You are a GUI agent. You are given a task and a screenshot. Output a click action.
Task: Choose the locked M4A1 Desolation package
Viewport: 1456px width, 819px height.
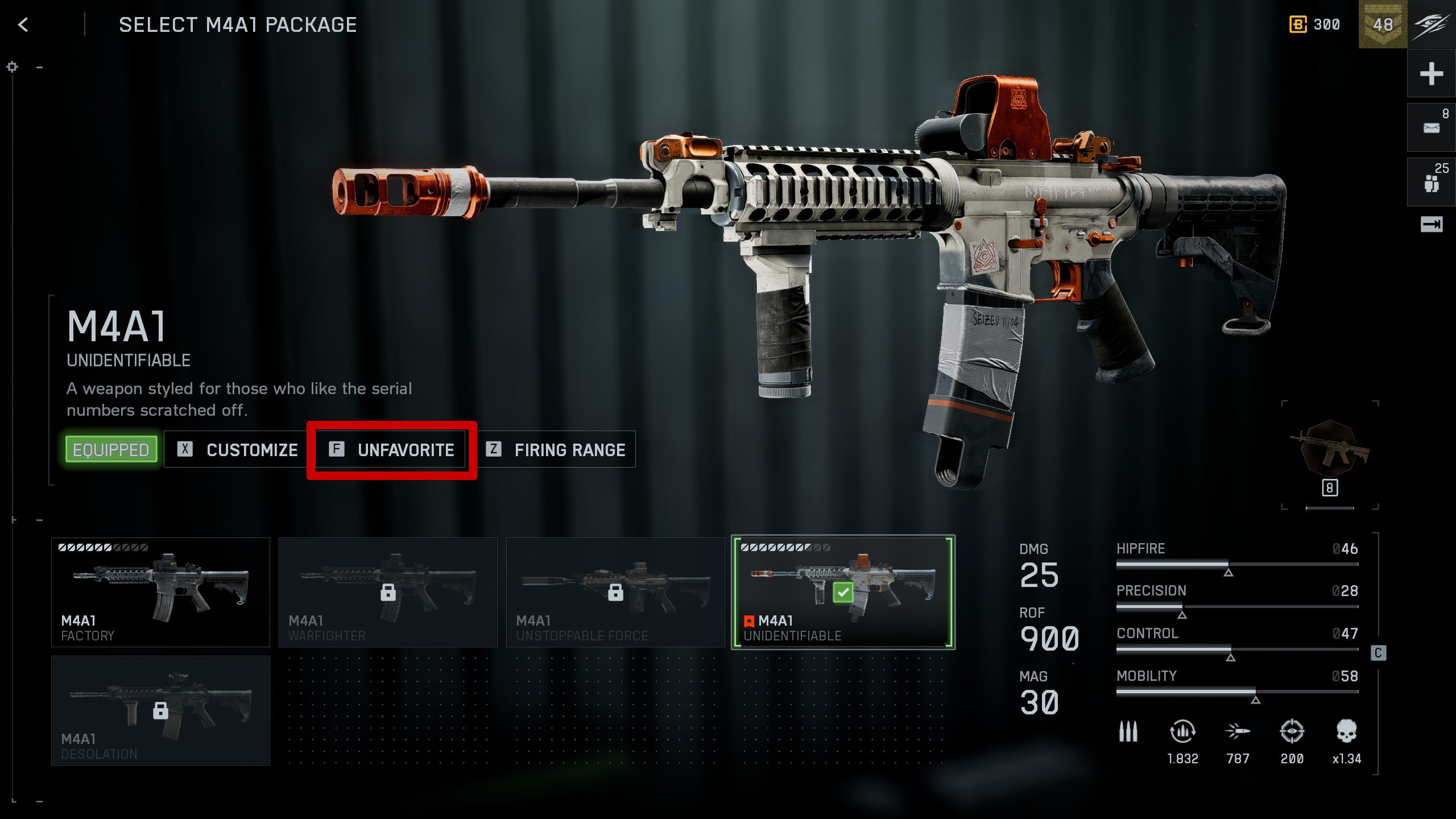[160, 710]
